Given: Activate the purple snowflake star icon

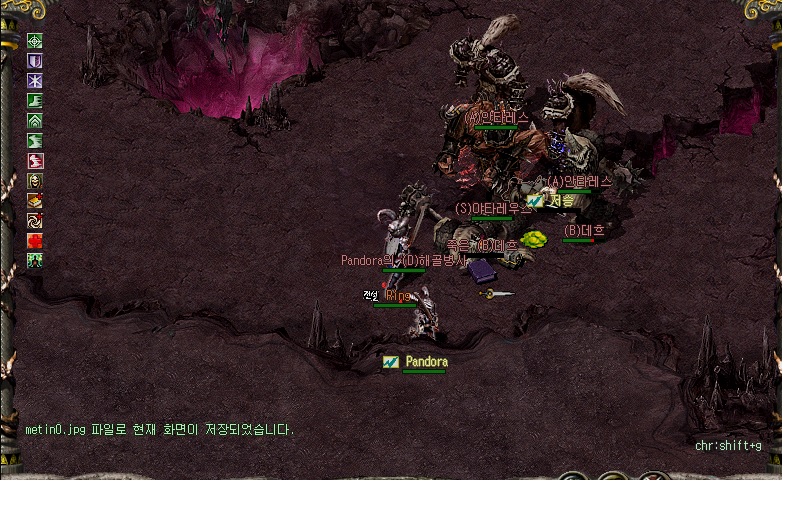Looking at the screenshot, I should pyautogui.click(x=35, y=82).
